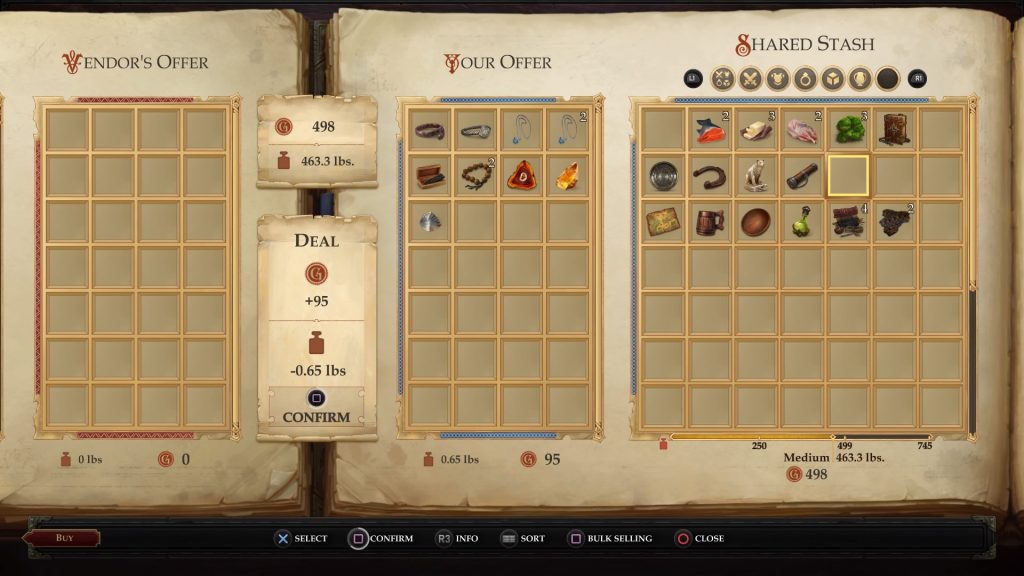Show the armor category filter

click(x=777, y=78)
